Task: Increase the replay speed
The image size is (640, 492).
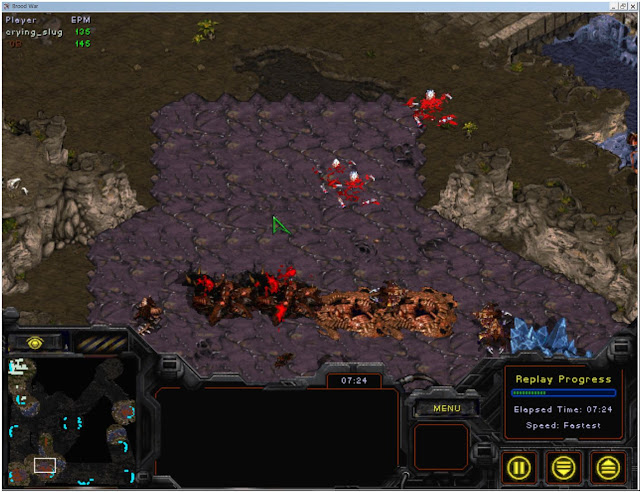Action: coord(607,465)
